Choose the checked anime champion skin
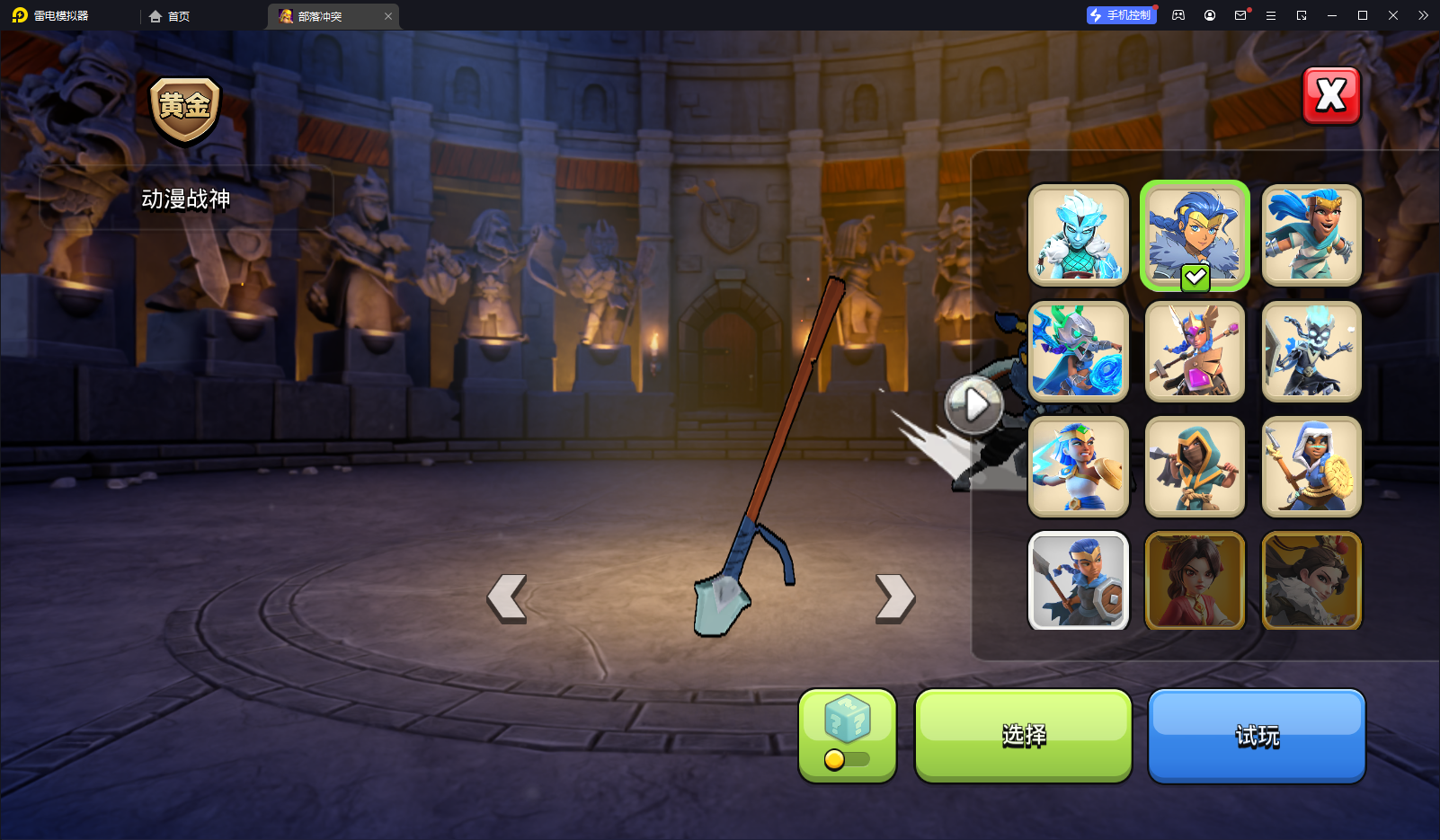 click(1195, 235)
